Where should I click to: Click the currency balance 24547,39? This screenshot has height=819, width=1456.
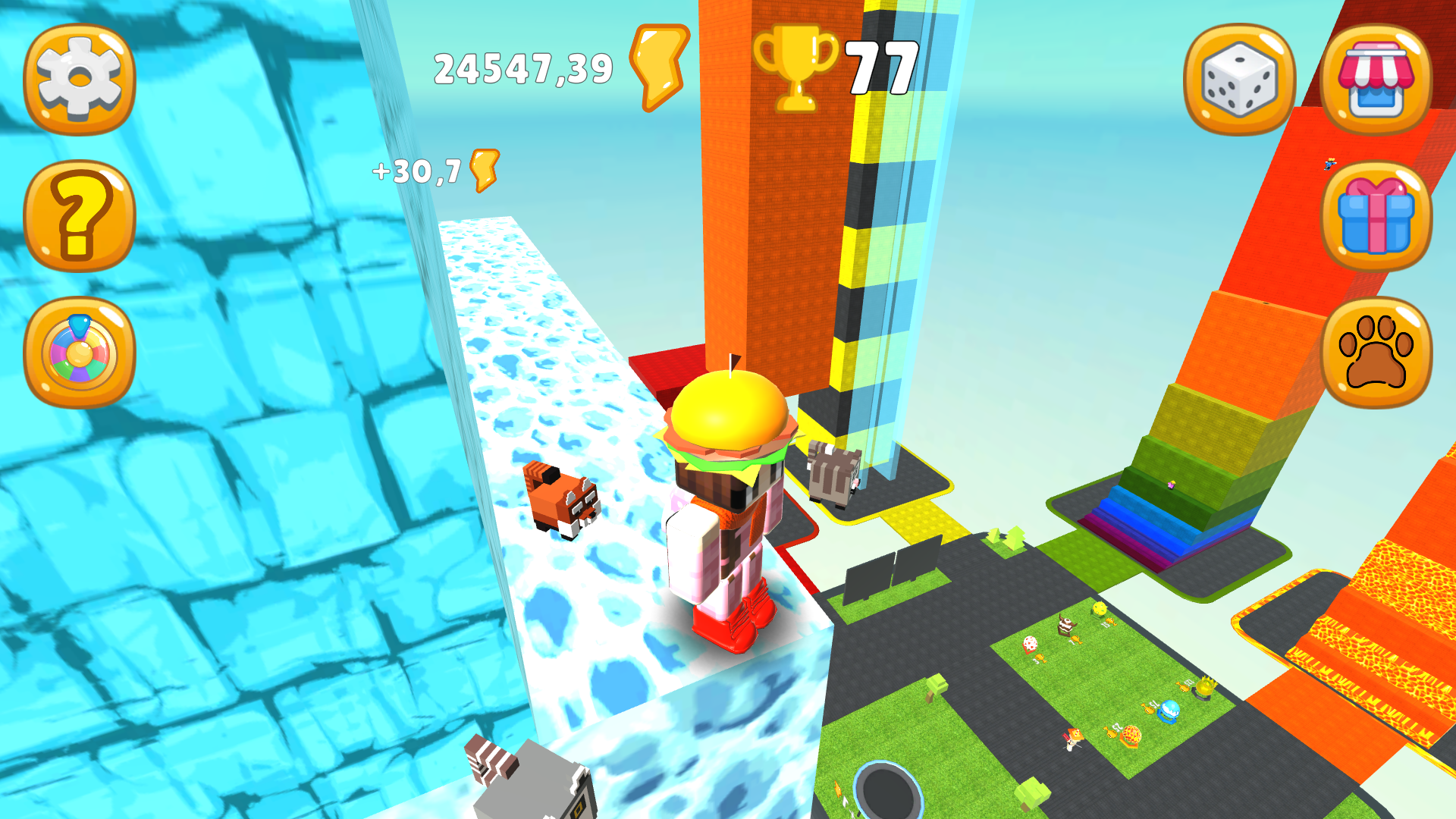(523, 68)
